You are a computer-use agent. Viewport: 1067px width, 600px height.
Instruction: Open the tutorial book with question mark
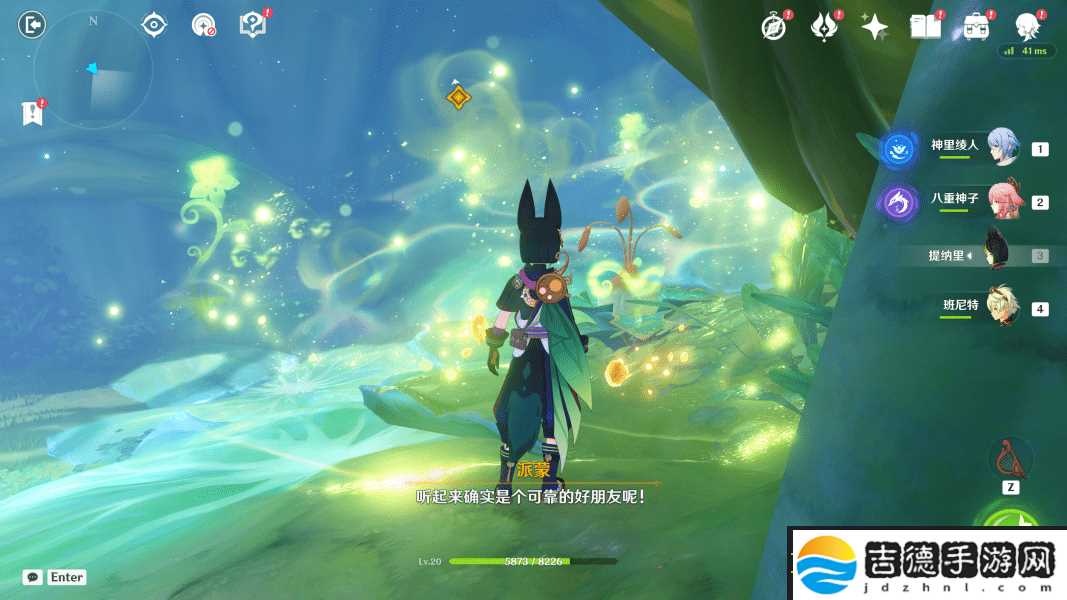(x=253, y=25)
